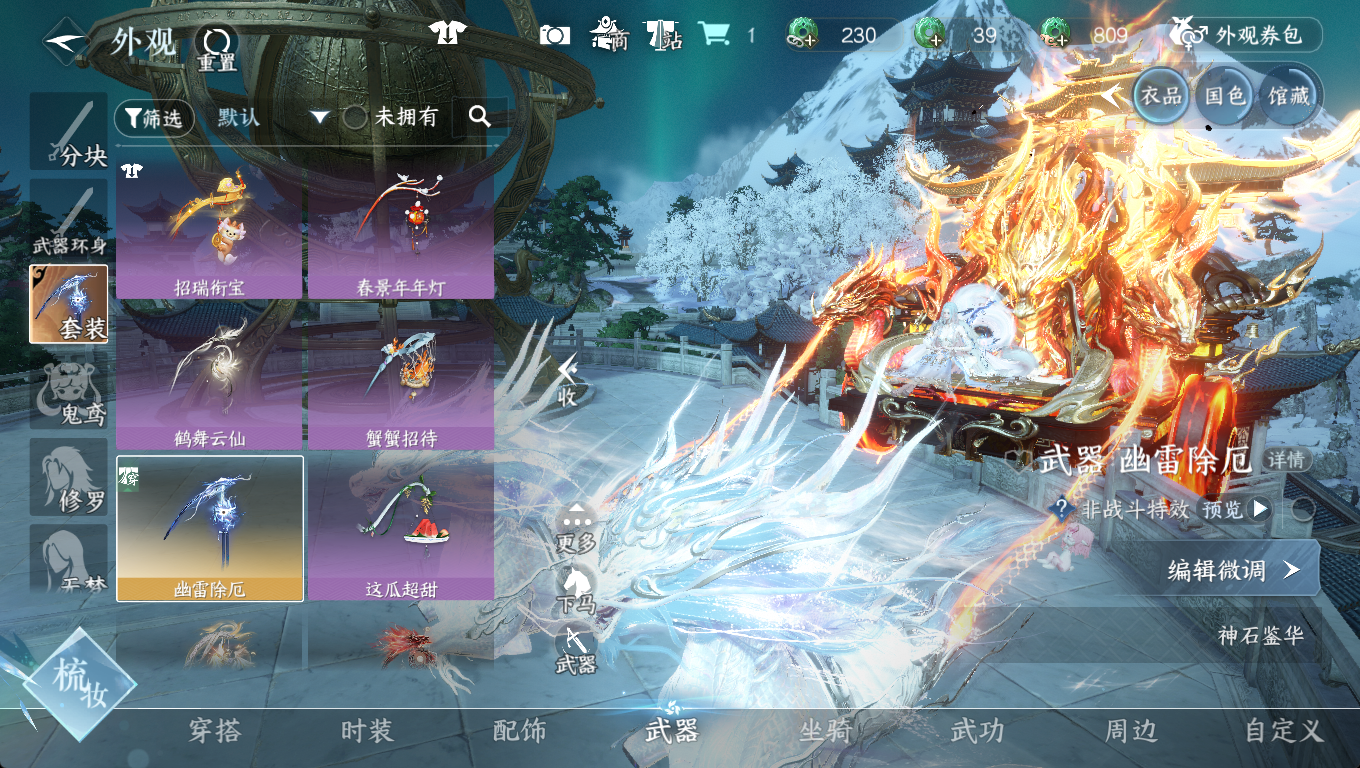
Task: Click the 重置 reset button
Action: pyautogui.click(x=216, y=47)
